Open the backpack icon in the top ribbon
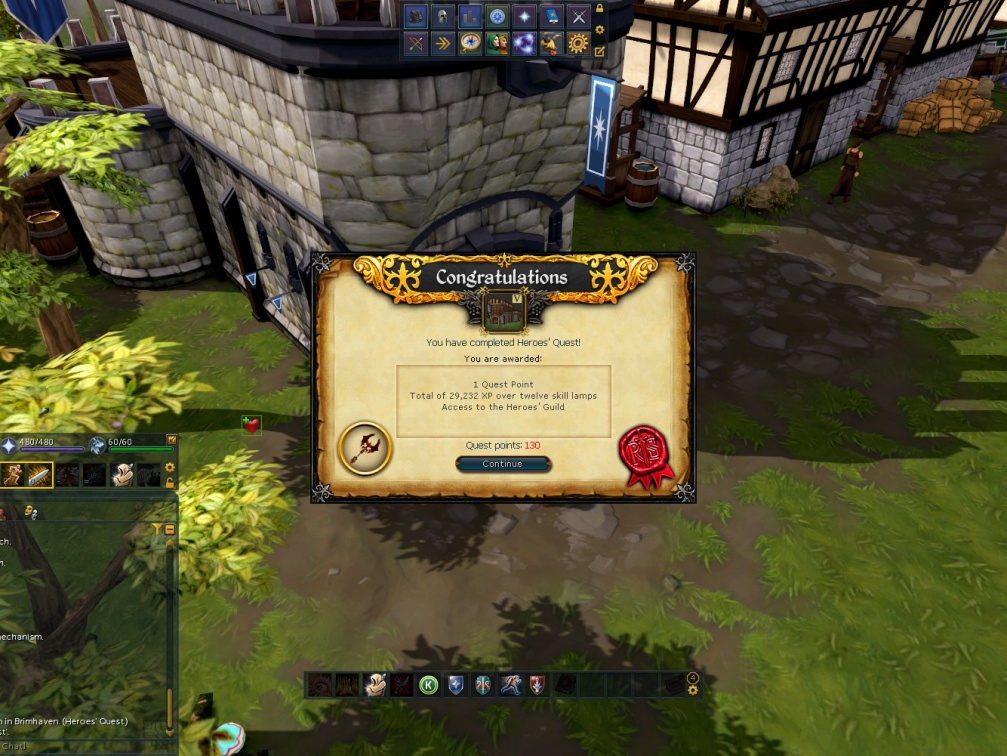The height and width of the screenshot is (756, 1007). coord(415,17)
